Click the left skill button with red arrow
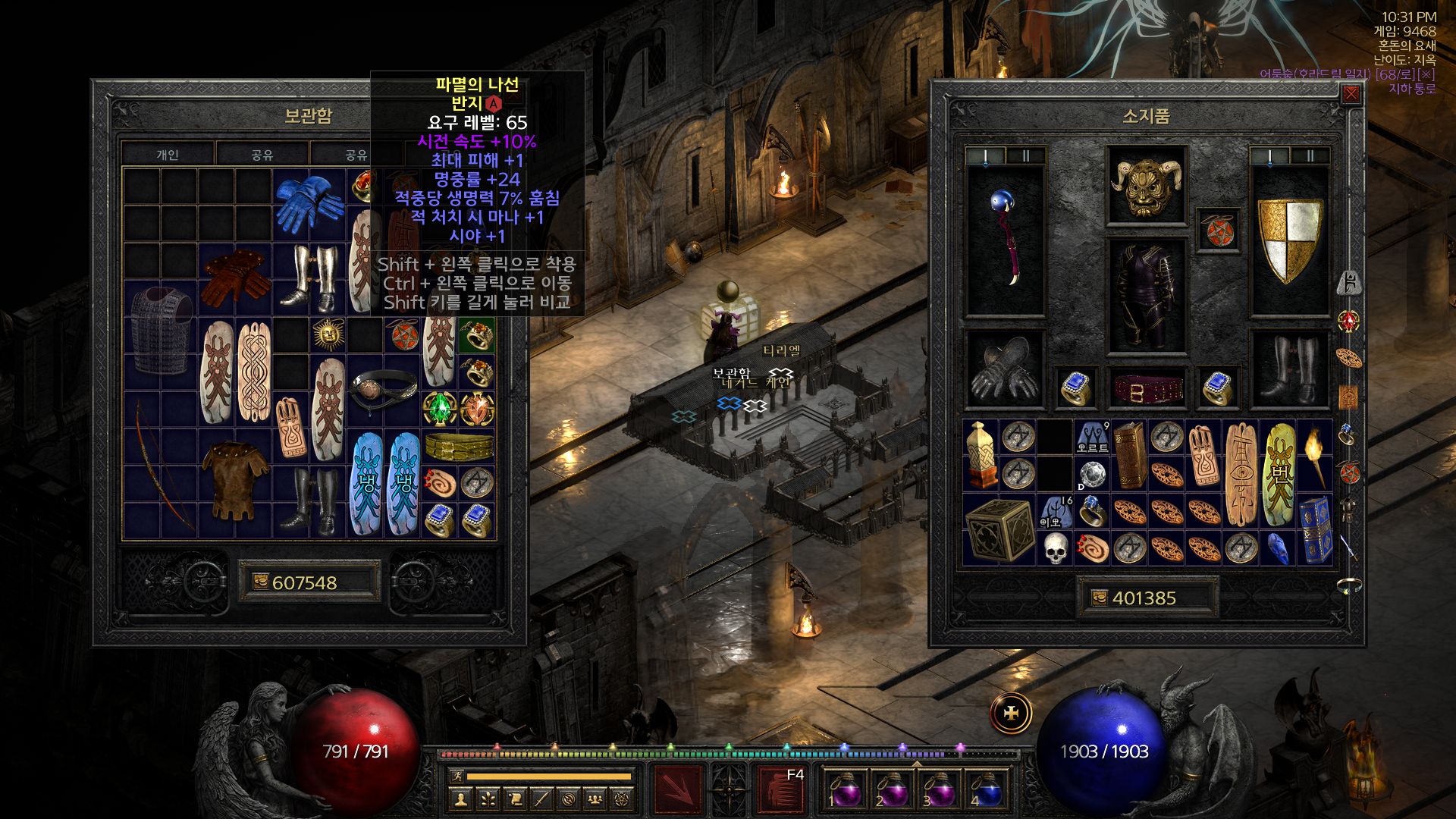This screenshot has width=1456, height=819. [x=678, y=790]
